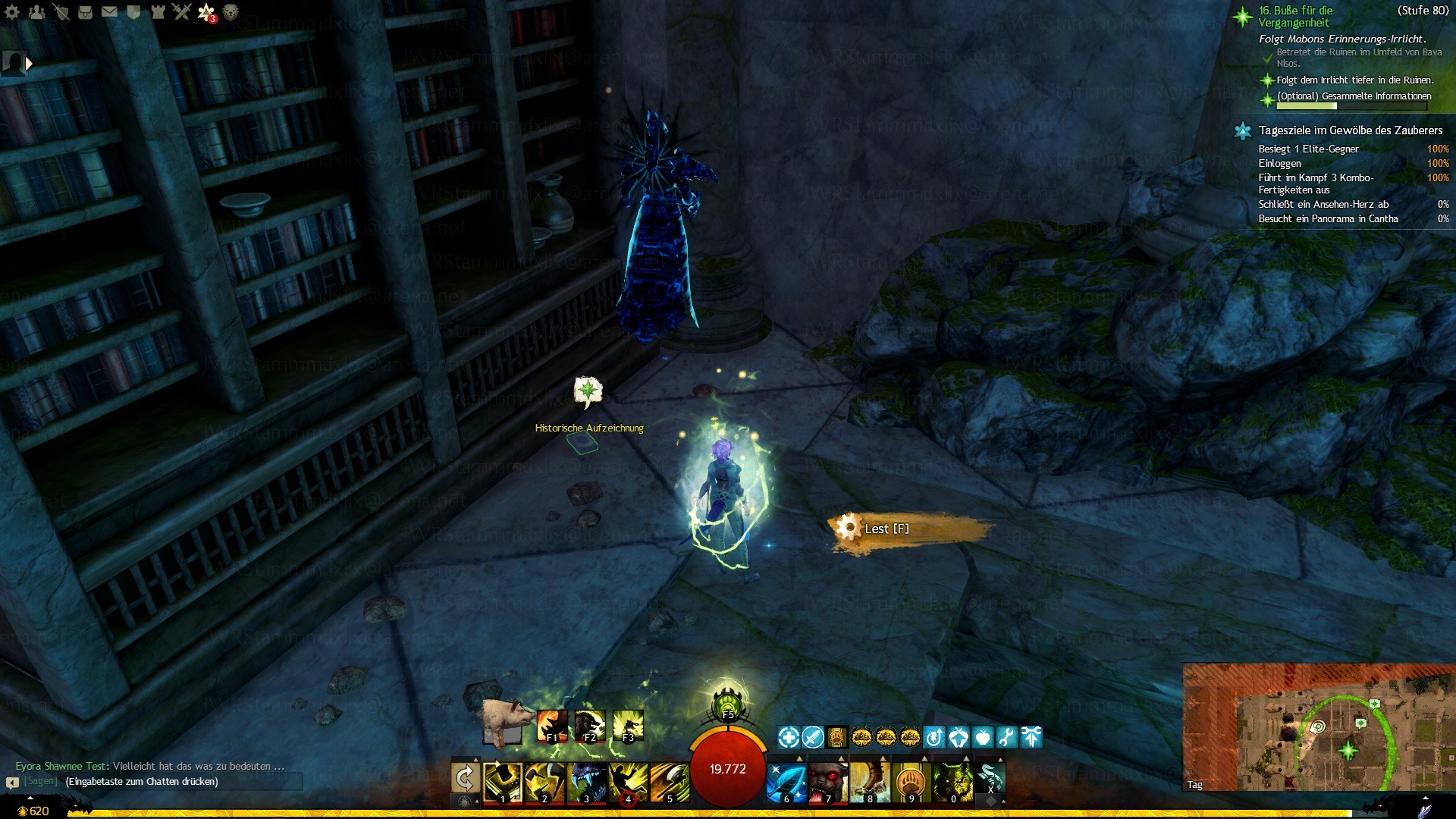
Task: Open the contacts and friends panel
Action: pos(36,12)
